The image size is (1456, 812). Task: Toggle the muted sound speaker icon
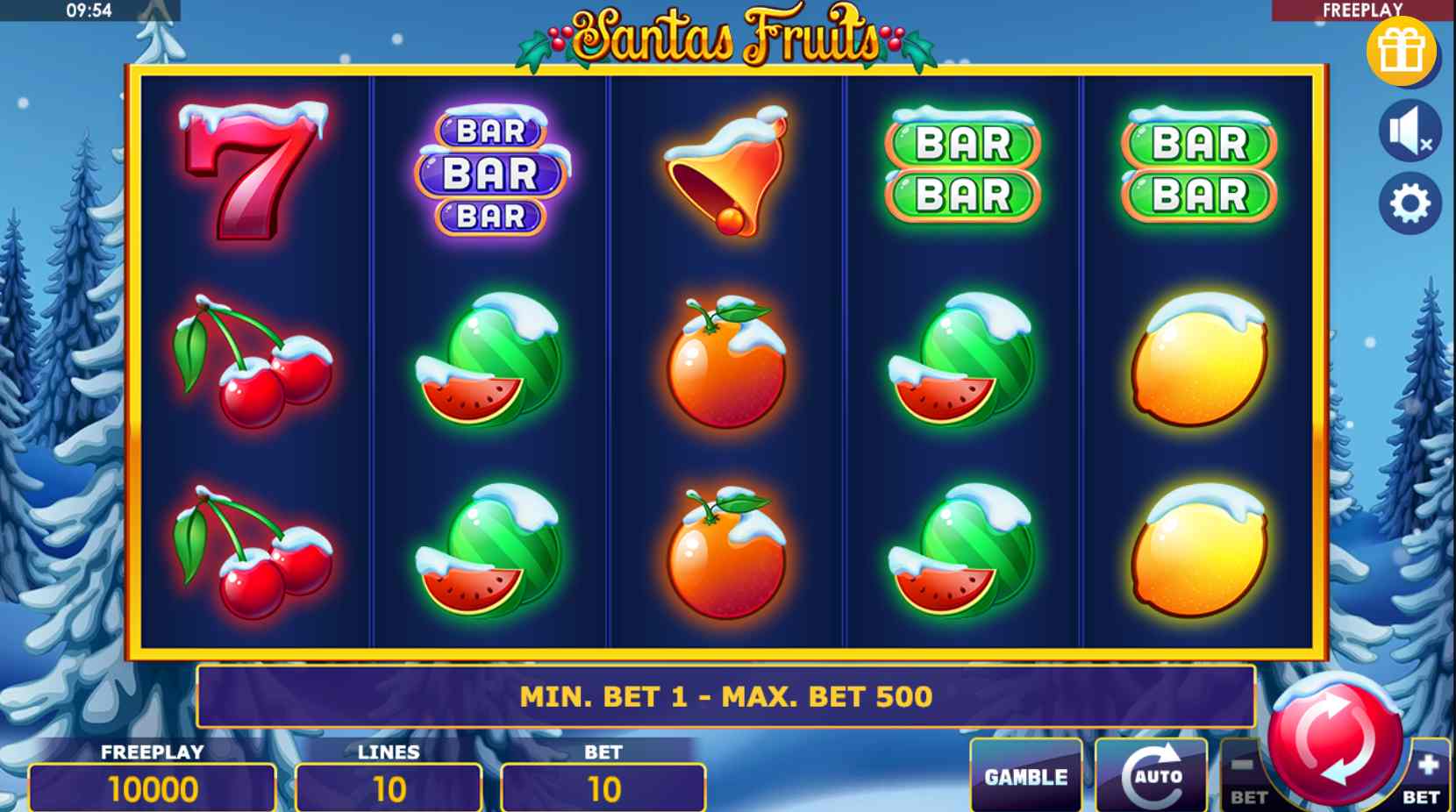click(x=1410, y=132)
